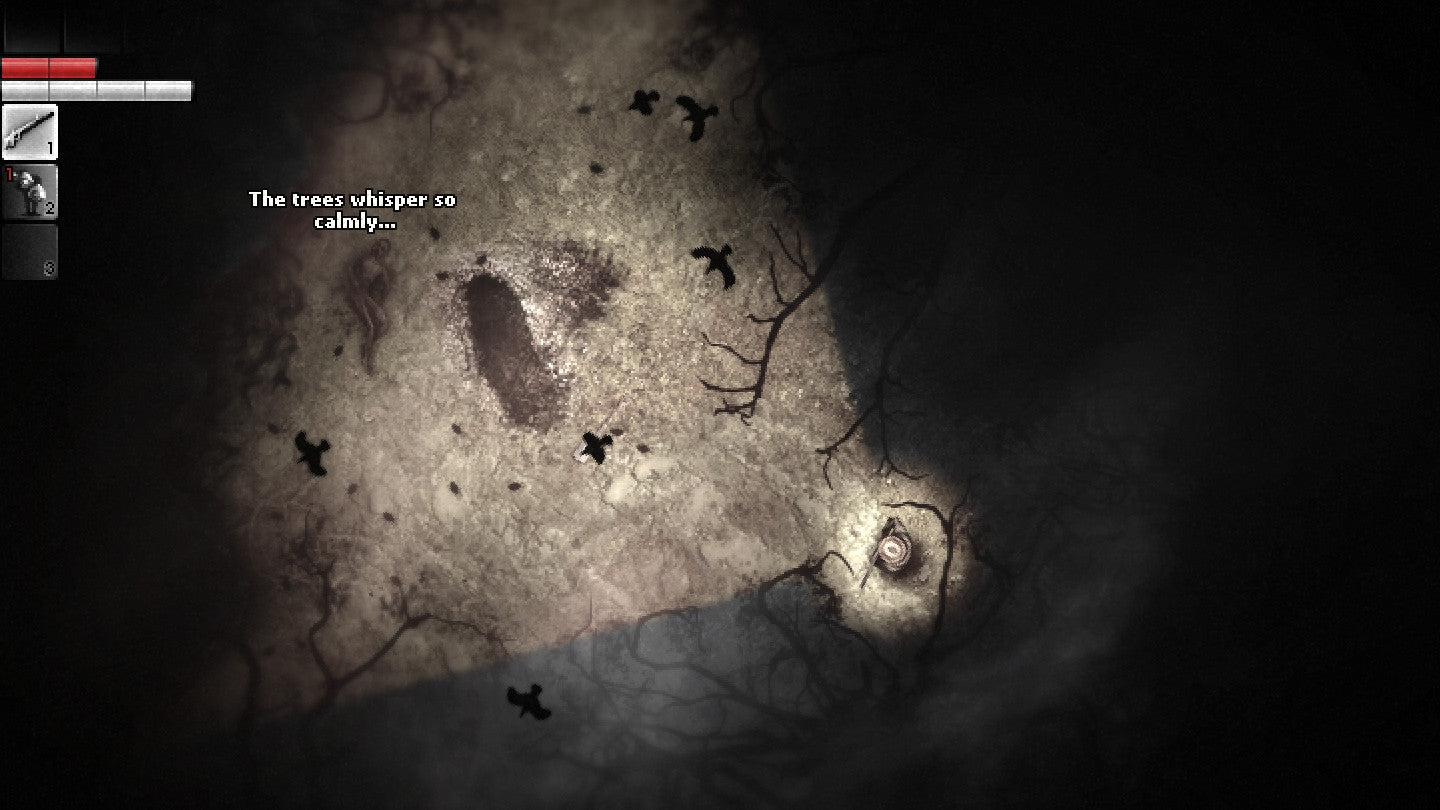Click the crow at the bottom of the clearing
This screenshot has width=1440, height=810.
(528, 700)
